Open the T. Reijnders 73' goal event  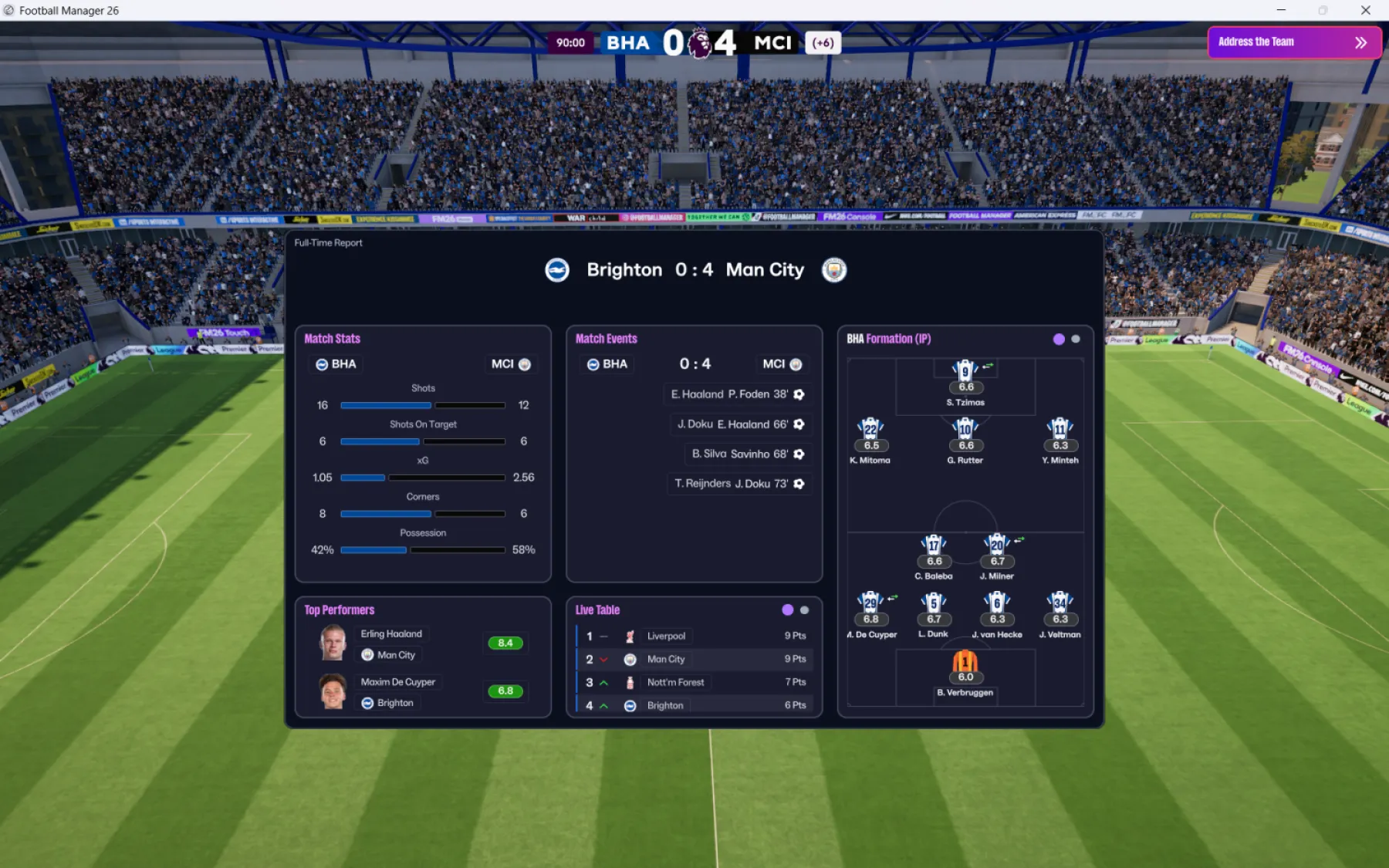point(738,484)
